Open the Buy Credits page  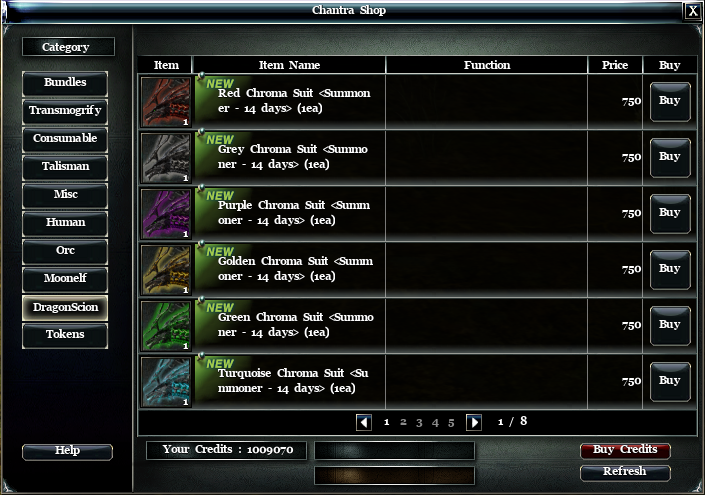point(625,450)
